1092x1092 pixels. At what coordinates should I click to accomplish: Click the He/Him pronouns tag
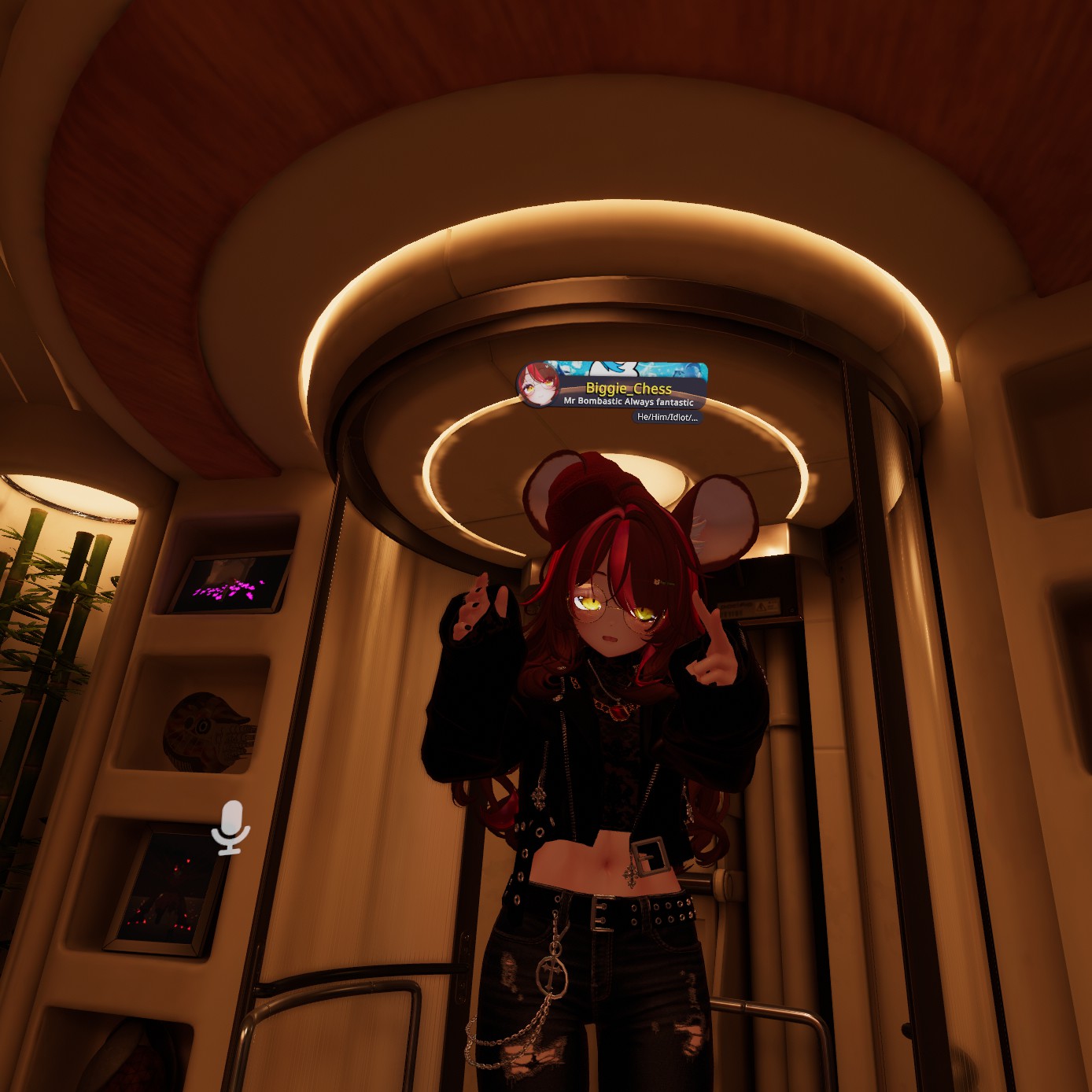(666, 417)
